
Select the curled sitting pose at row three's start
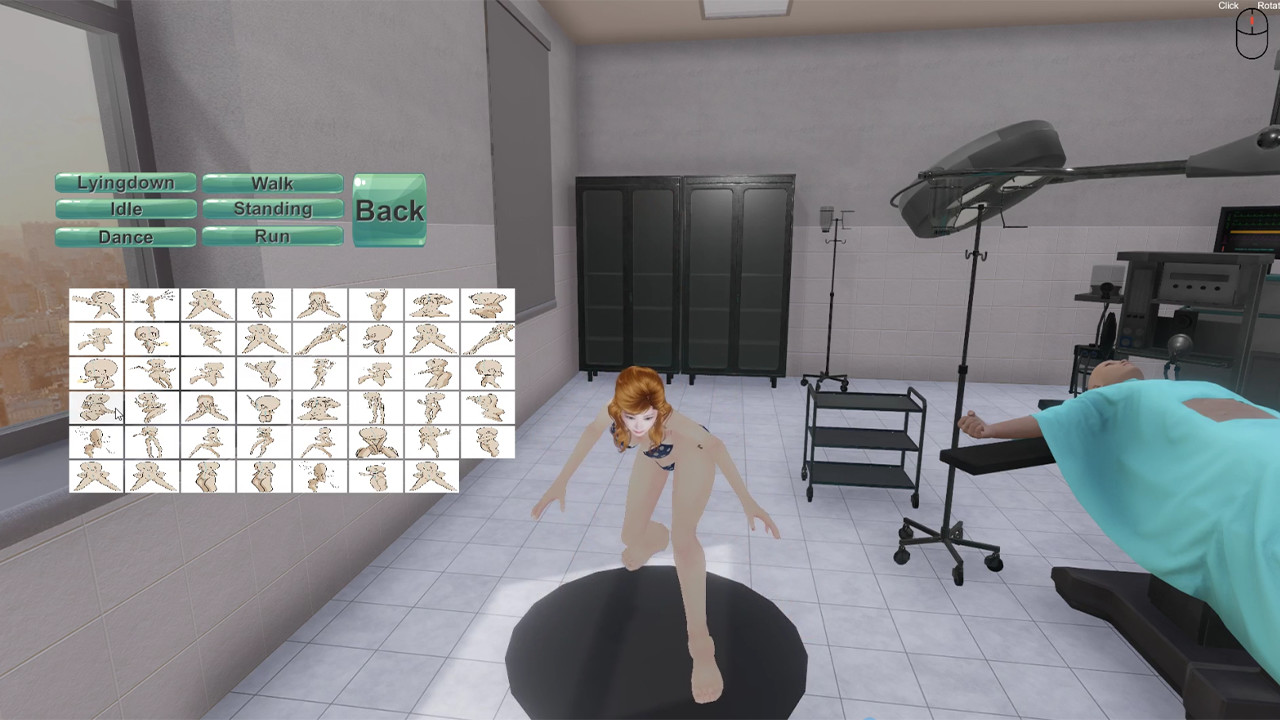(x=96, y=372)
